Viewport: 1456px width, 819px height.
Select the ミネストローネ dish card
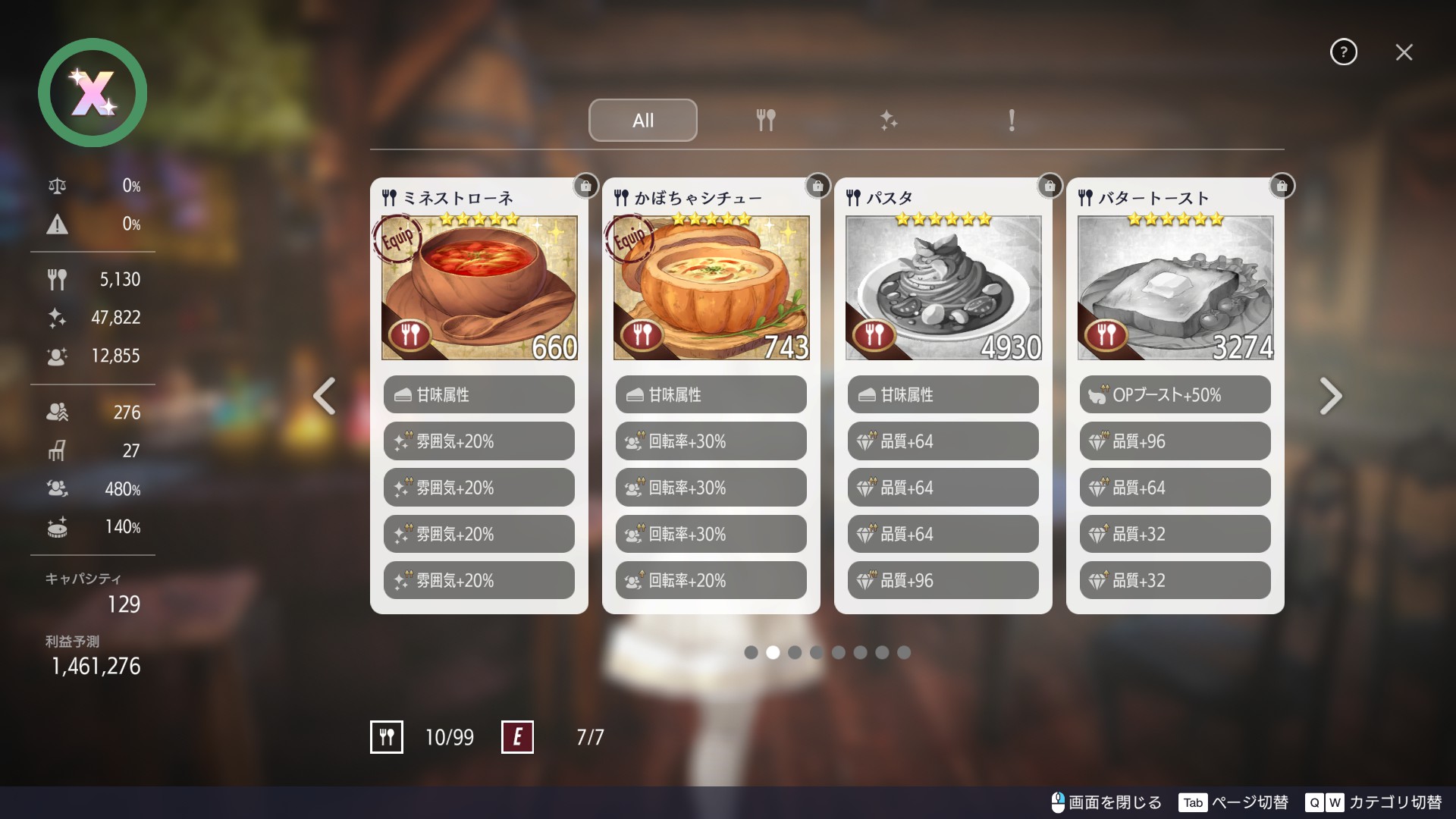[479, 288]
